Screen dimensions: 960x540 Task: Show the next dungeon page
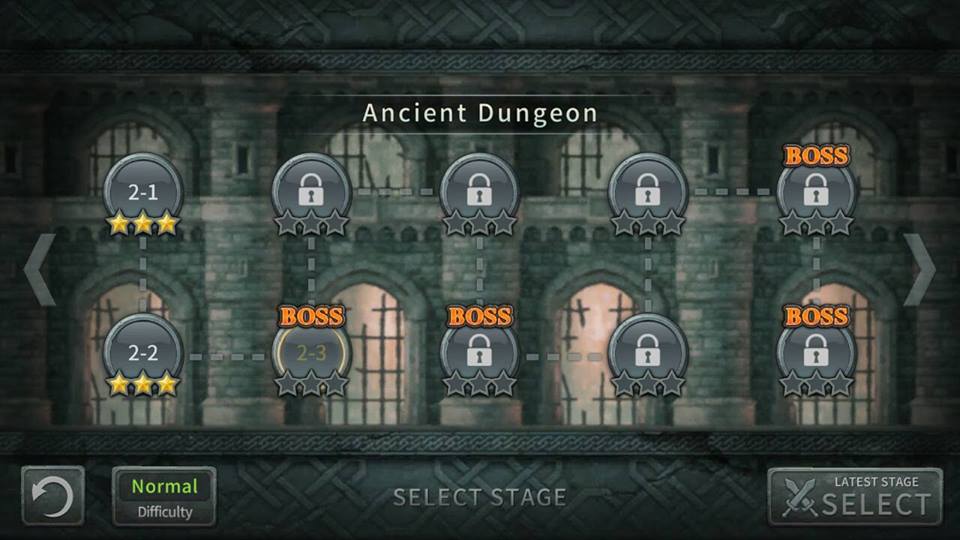coord(919,270)
